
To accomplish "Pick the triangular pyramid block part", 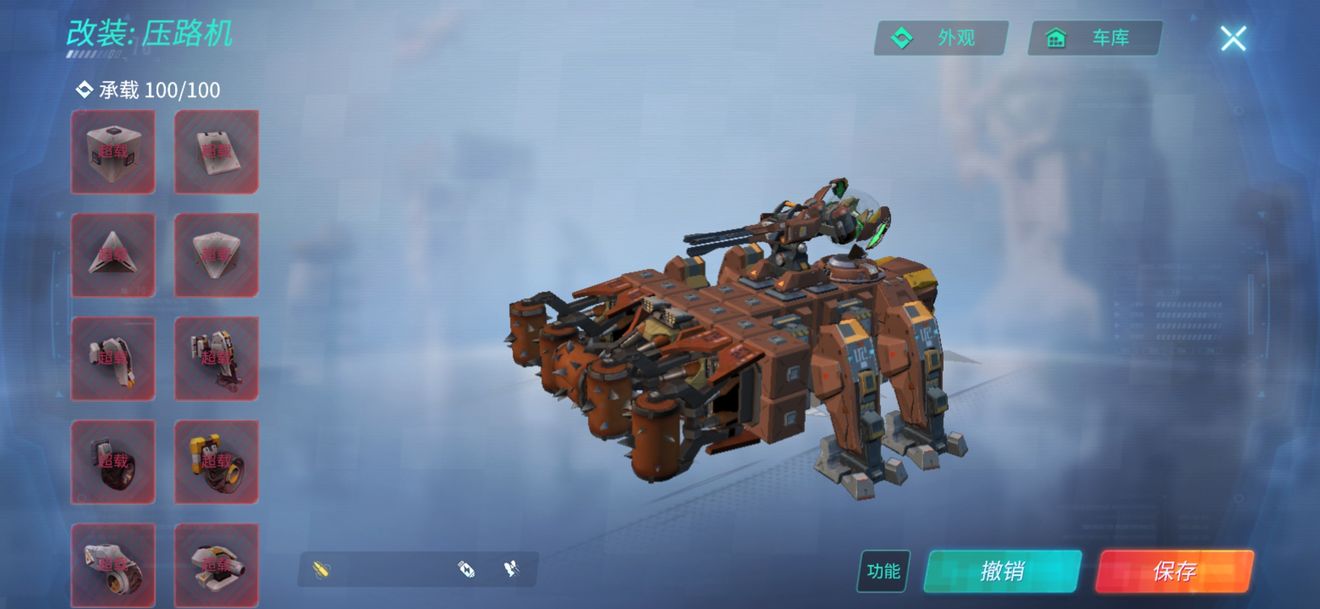I will point(113,255).
